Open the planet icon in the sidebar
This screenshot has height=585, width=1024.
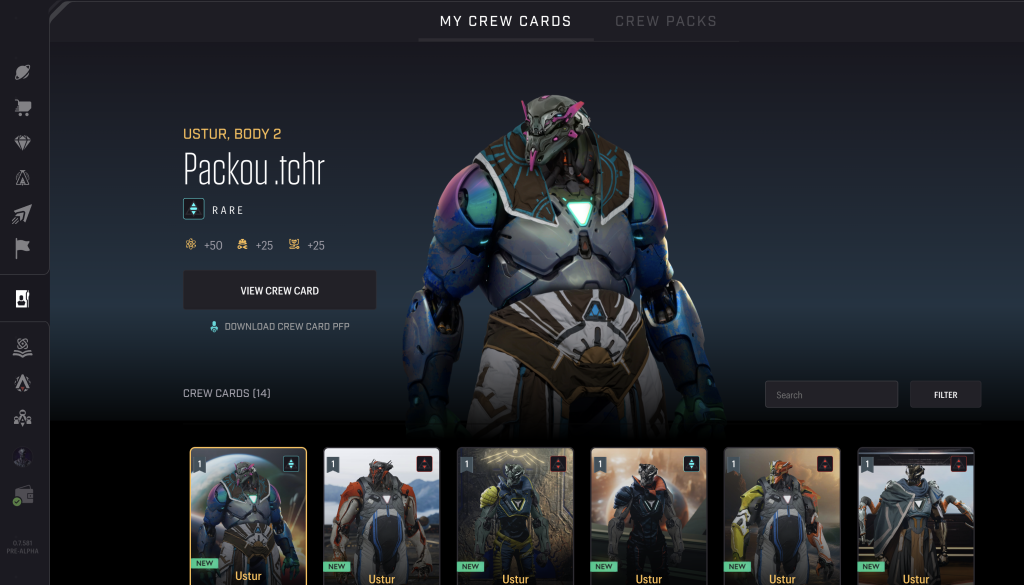pyautogui.click(x=22, y=72)
